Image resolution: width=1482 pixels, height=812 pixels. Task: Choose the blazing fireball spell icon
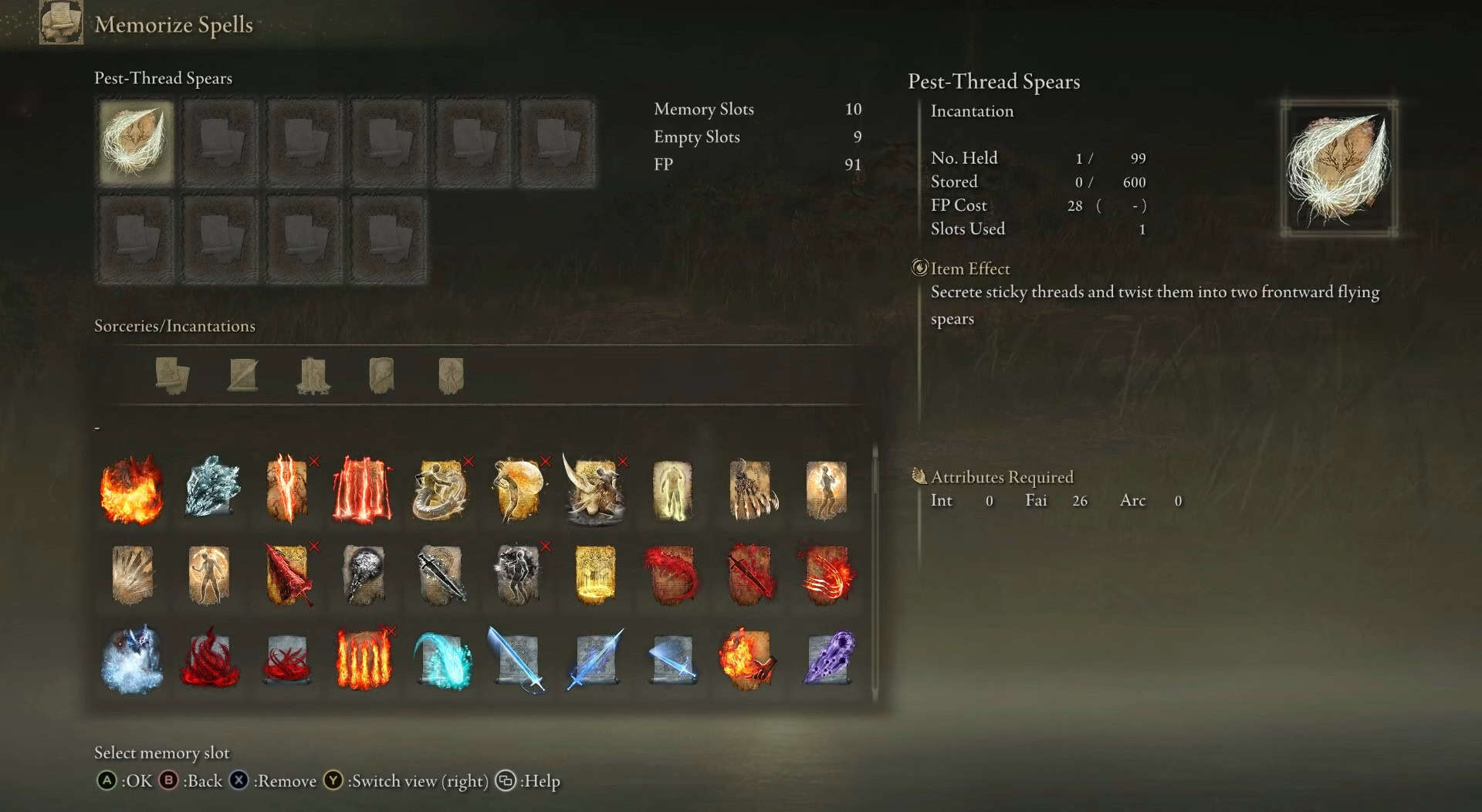(x=132, y=490)
